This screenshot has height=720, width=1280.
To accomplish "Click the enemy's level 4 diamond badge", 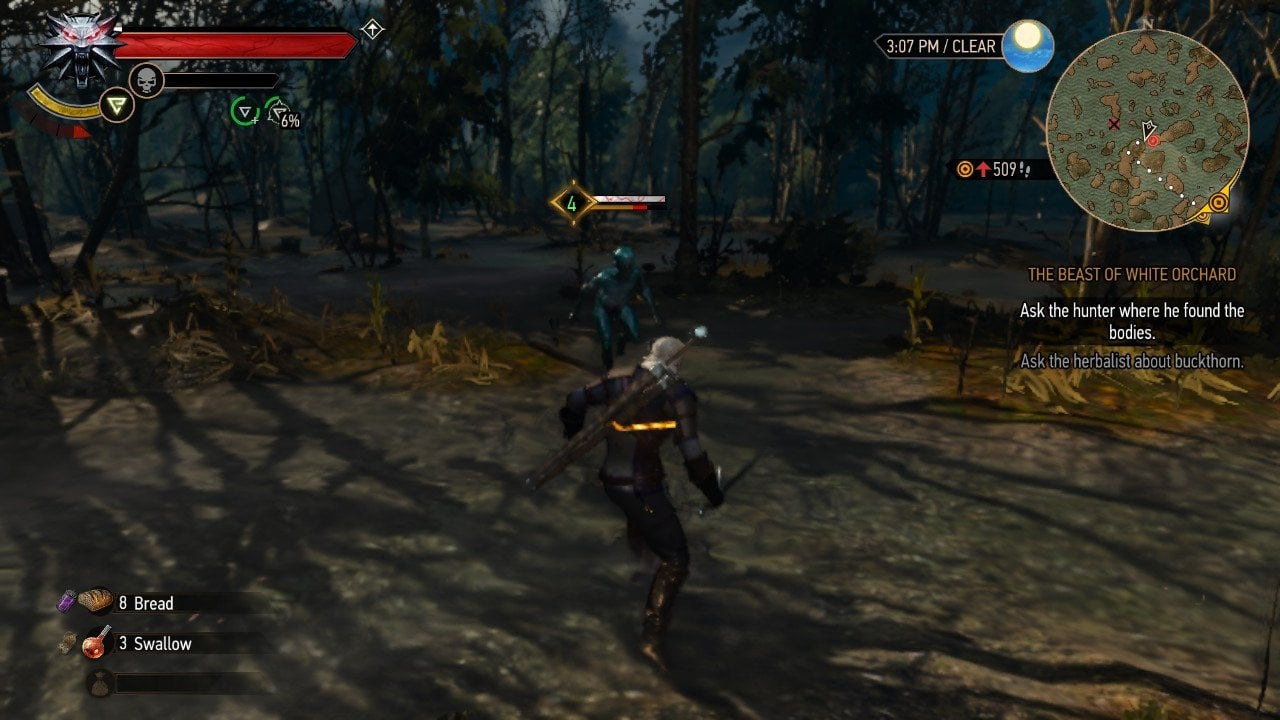I will [572, 203].
